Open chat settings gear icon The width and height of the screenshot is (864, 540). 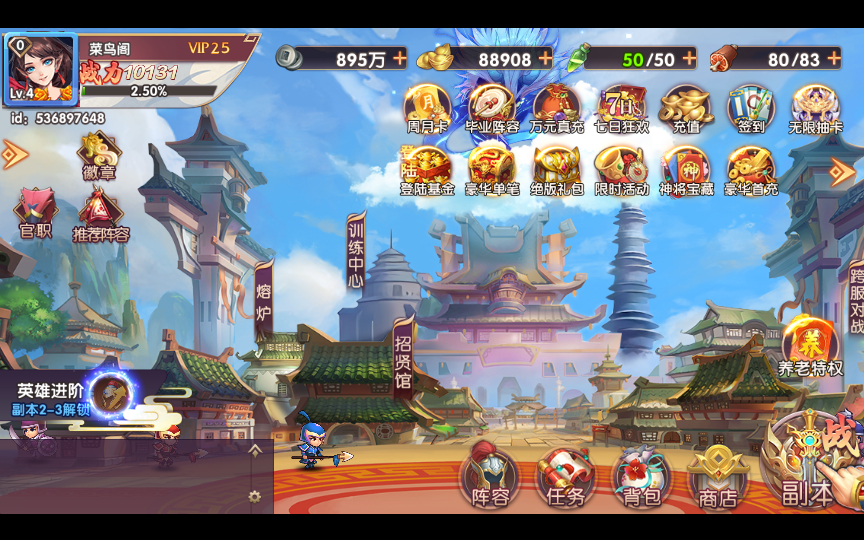coord(255,496)
